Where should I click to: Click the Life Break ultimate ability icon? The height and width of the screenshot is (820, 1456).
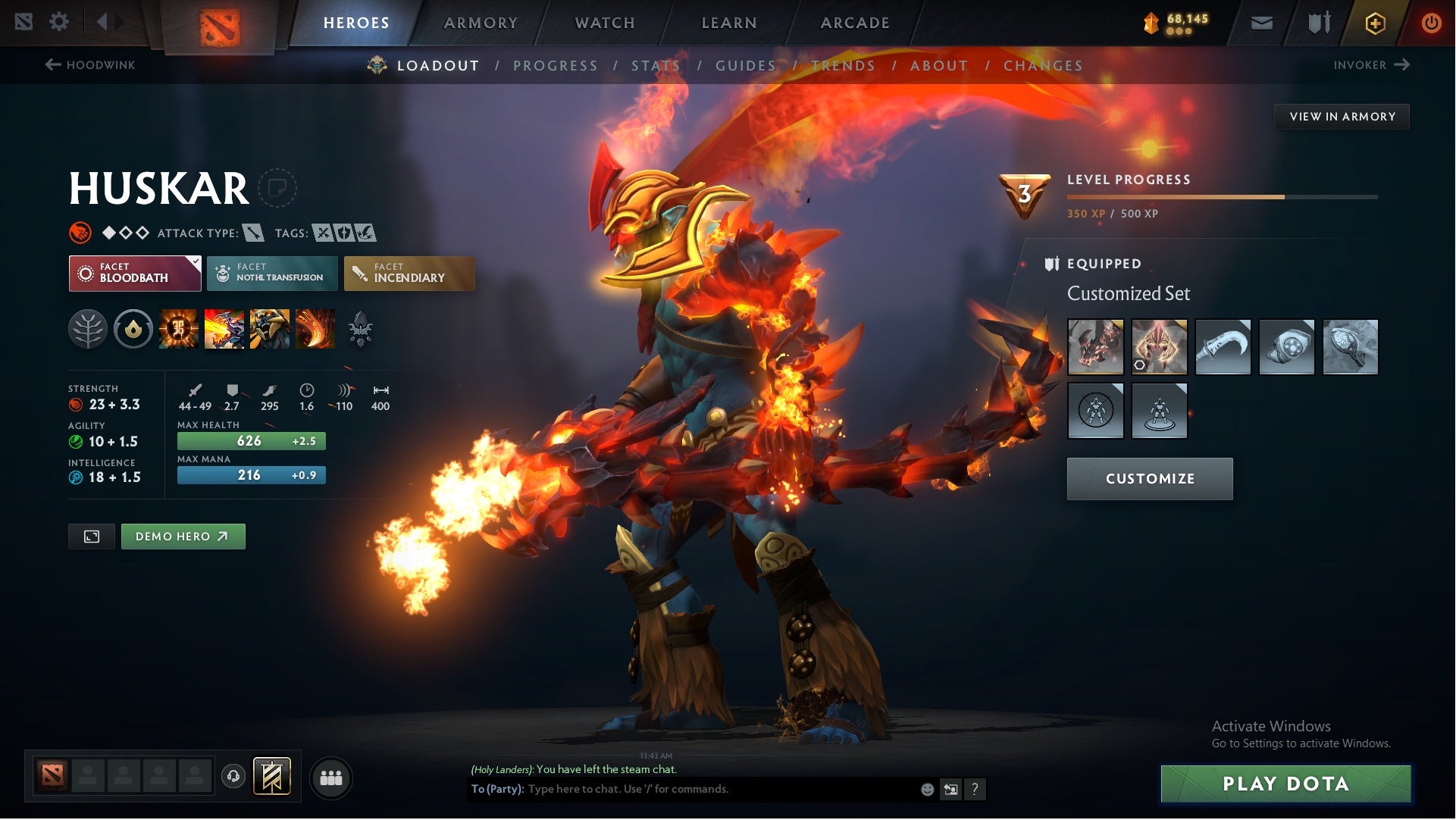316,328
